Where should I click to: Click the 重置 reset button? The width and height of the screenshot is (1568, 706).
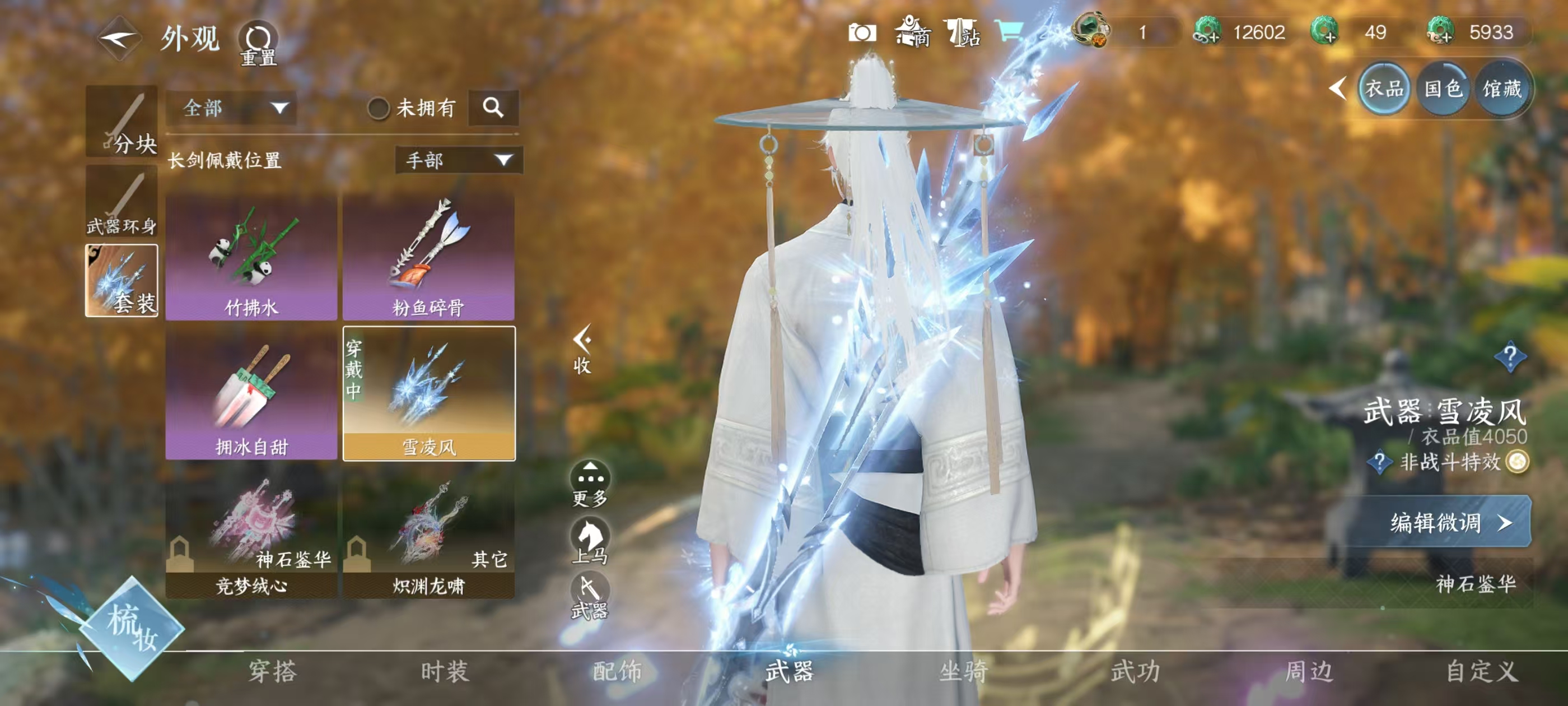pyautogui.click(x=258, y=43)
